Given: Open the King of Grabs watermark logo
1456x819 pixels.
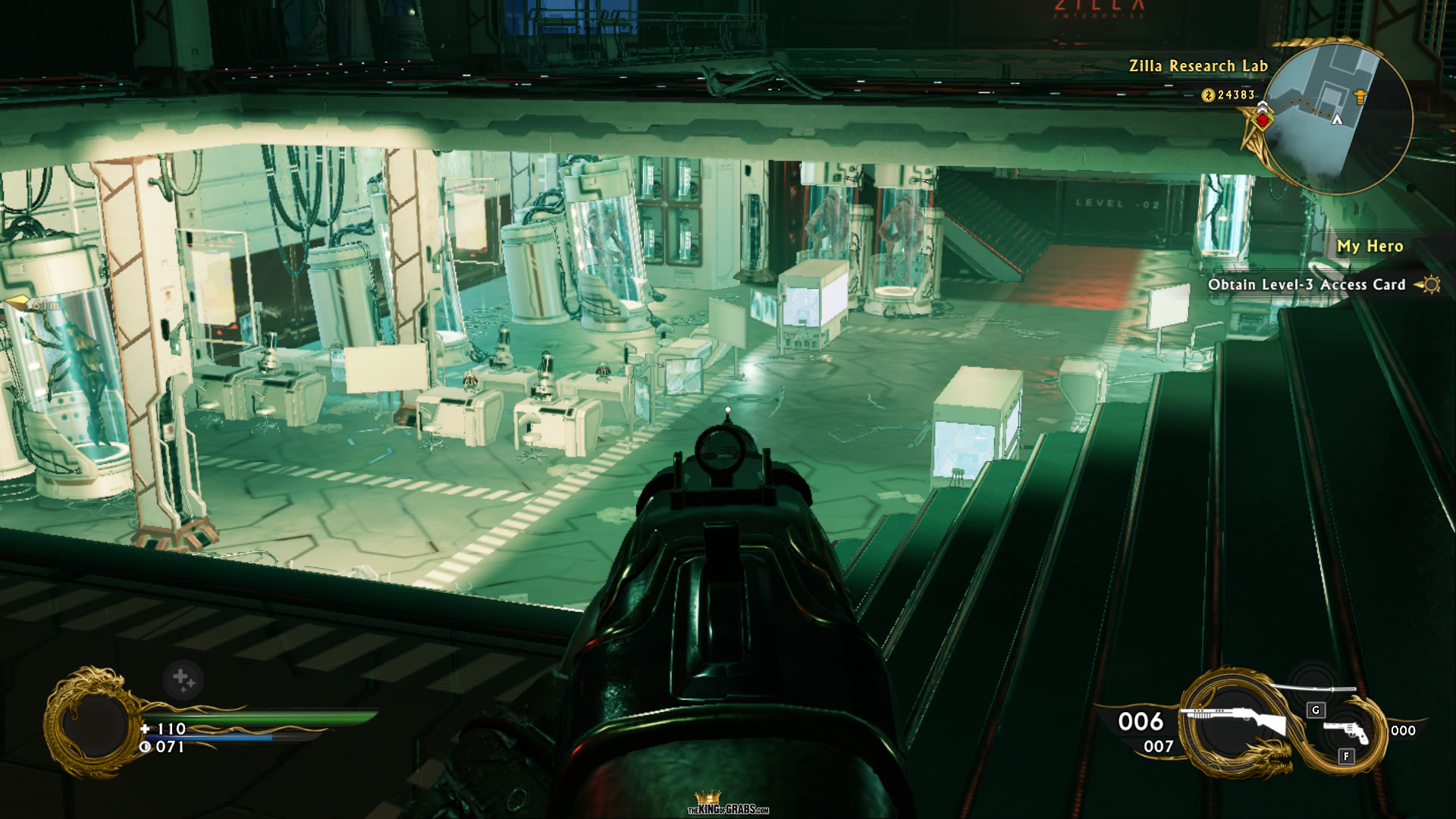Looking at the screenshot, I should pos(728,804).
